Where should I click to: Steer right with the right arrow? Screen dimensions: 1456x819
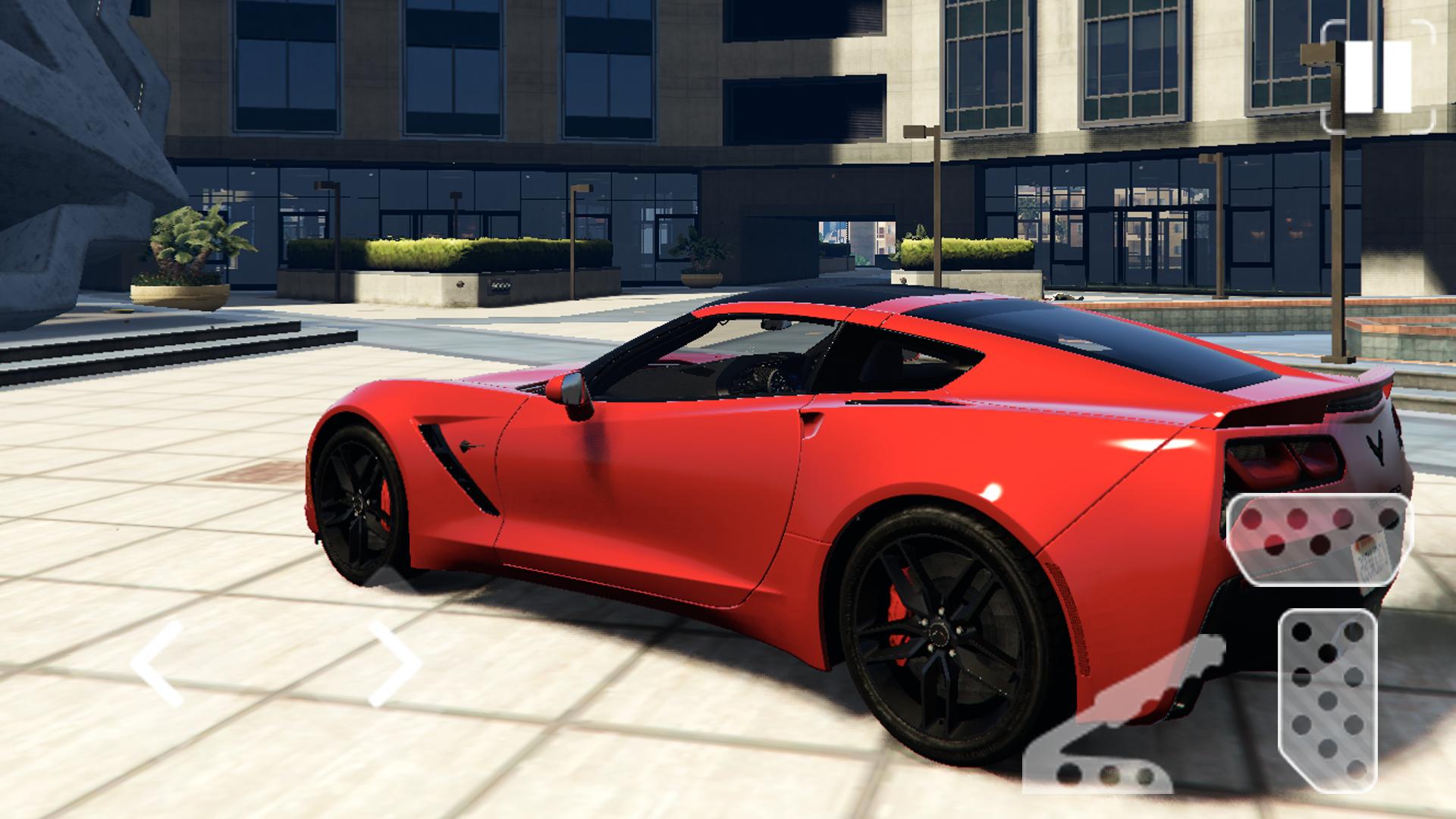point(394,664)
